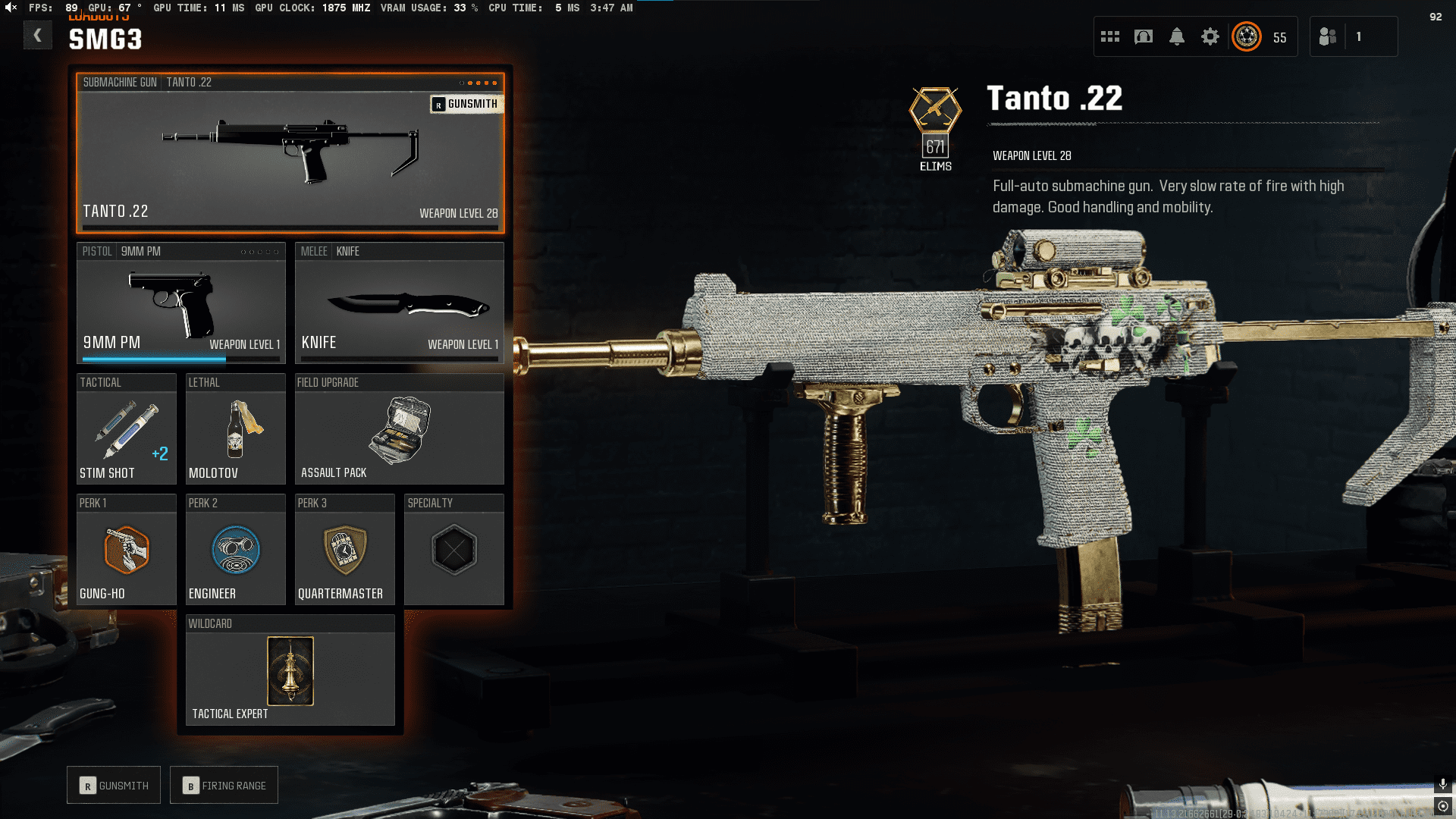1456x819 pixels.
Task: Change the Stim Shot tactical equipment
Action: coord(126,429)
